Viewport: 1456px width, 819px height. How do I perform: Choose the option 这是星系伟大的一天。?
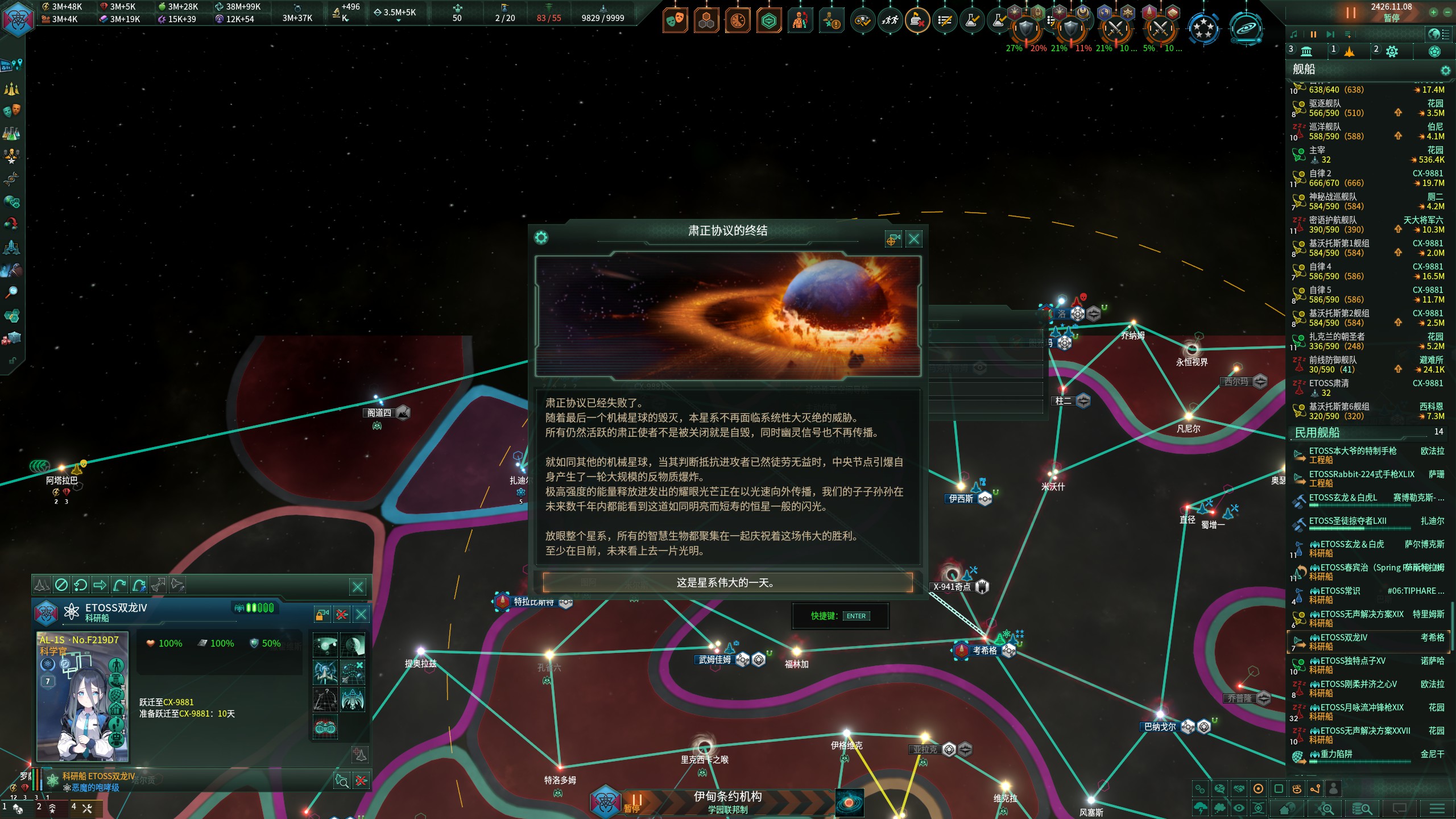(x=727, y=582)
